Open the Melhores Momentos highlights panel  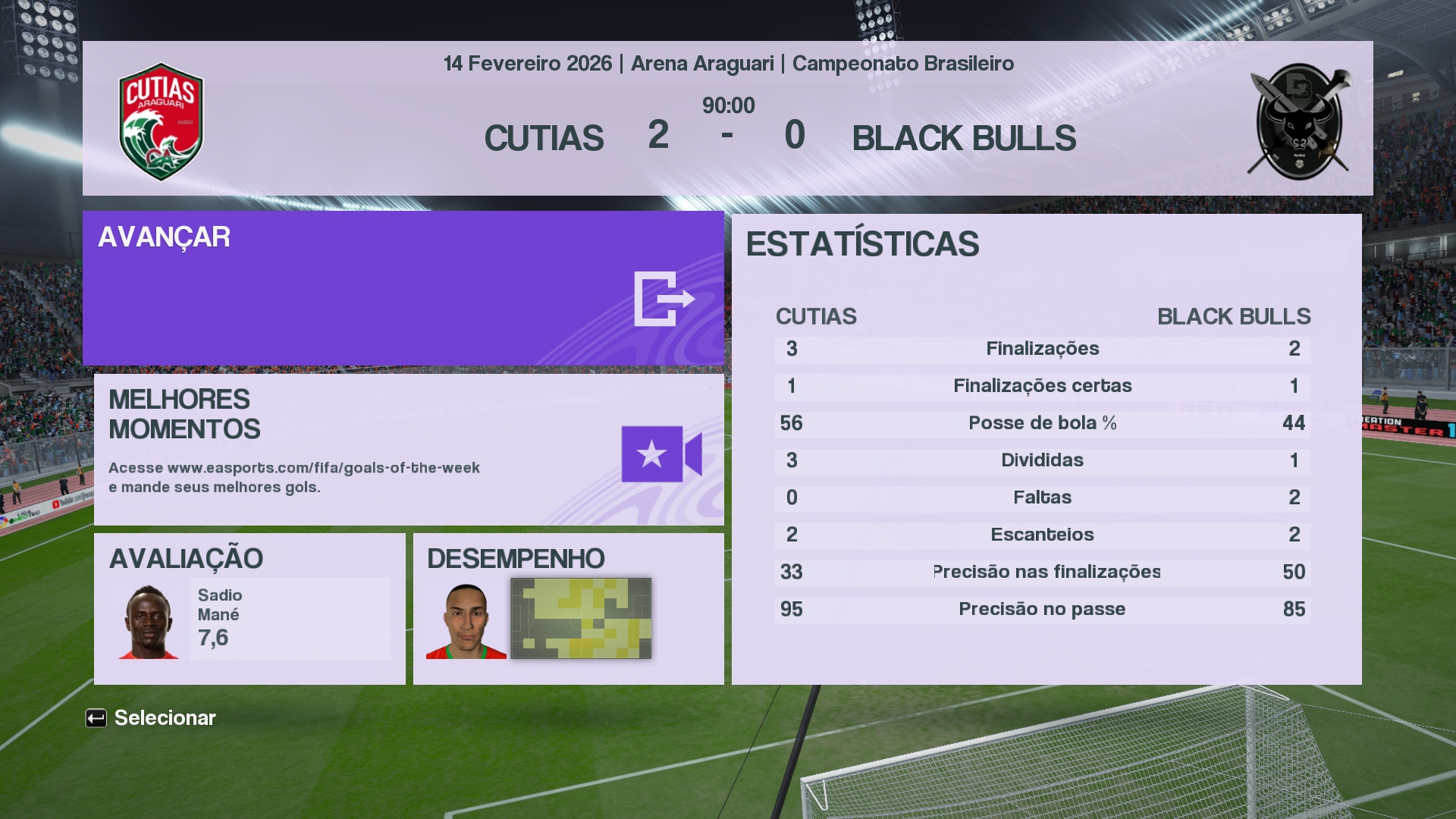click(x=409, y=449)
